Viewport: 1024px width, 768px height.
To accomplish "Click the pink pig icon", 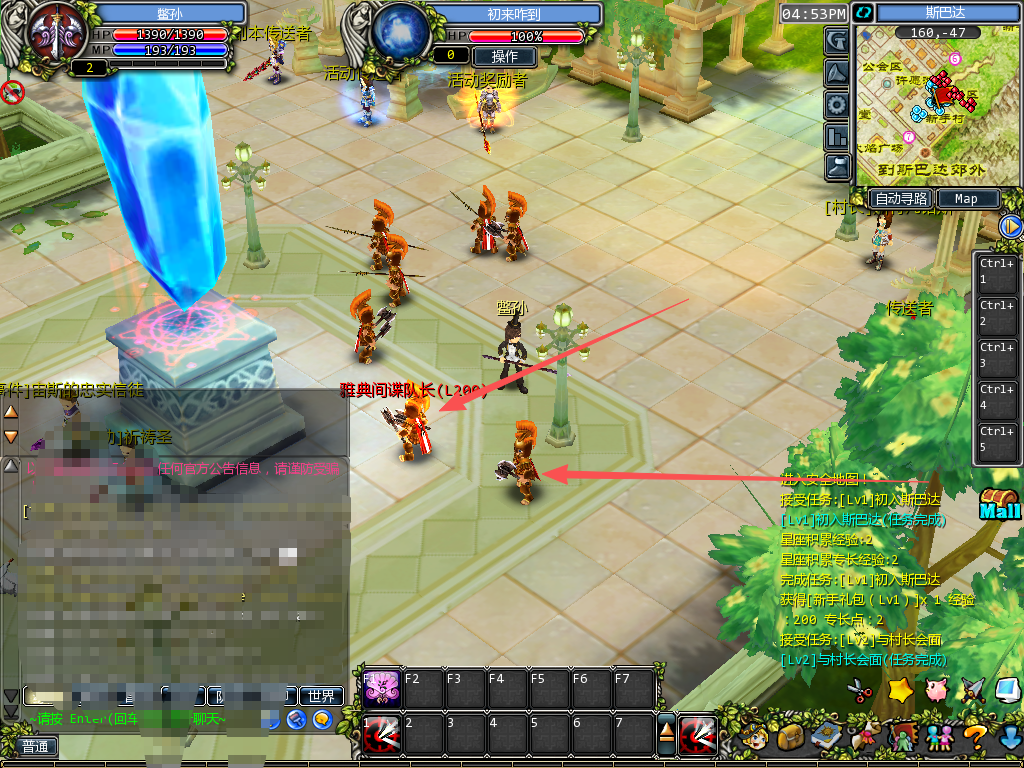I will pos(937,690).
